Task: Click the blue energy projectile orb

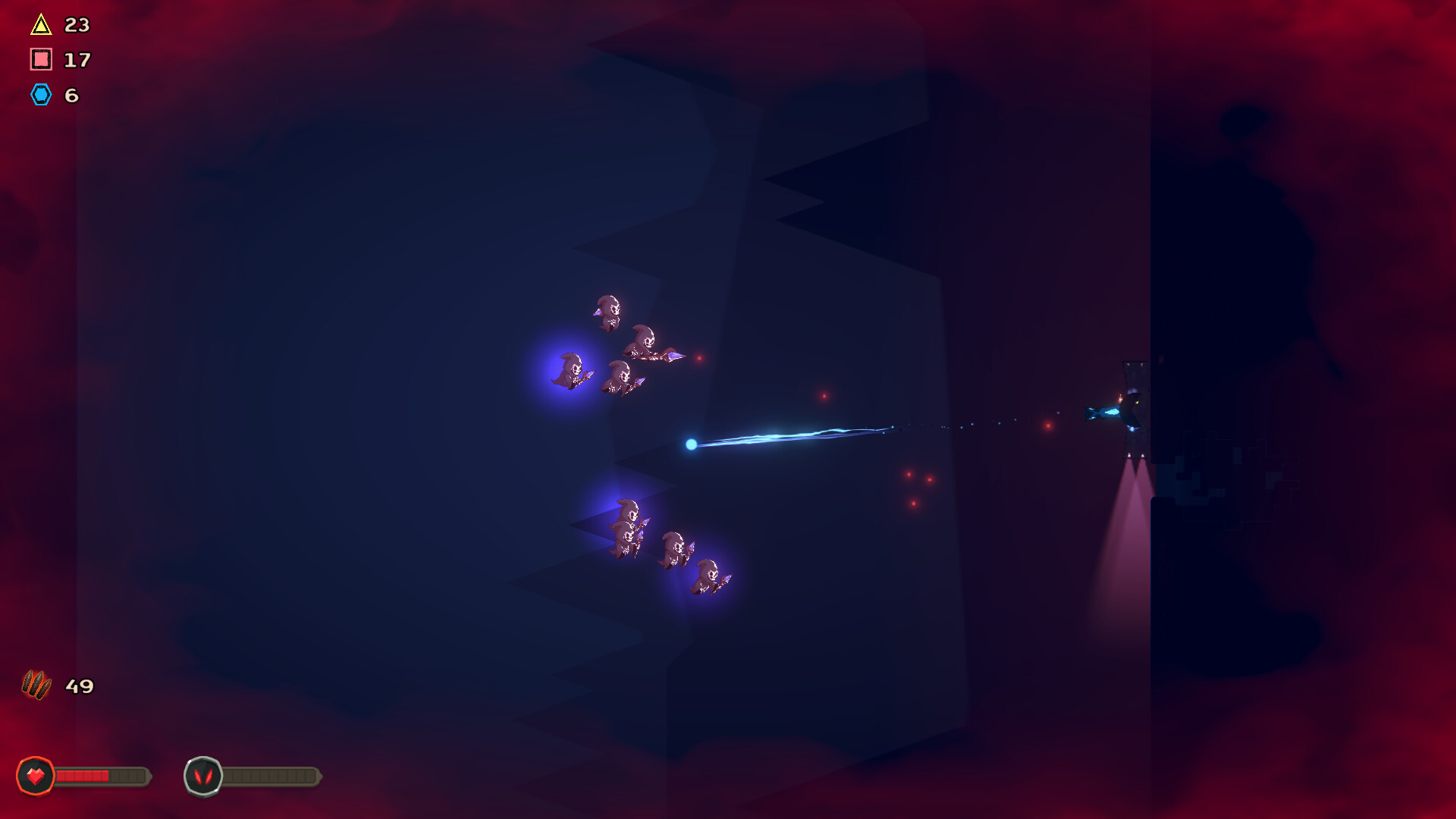Action: [x=691, y=444]
